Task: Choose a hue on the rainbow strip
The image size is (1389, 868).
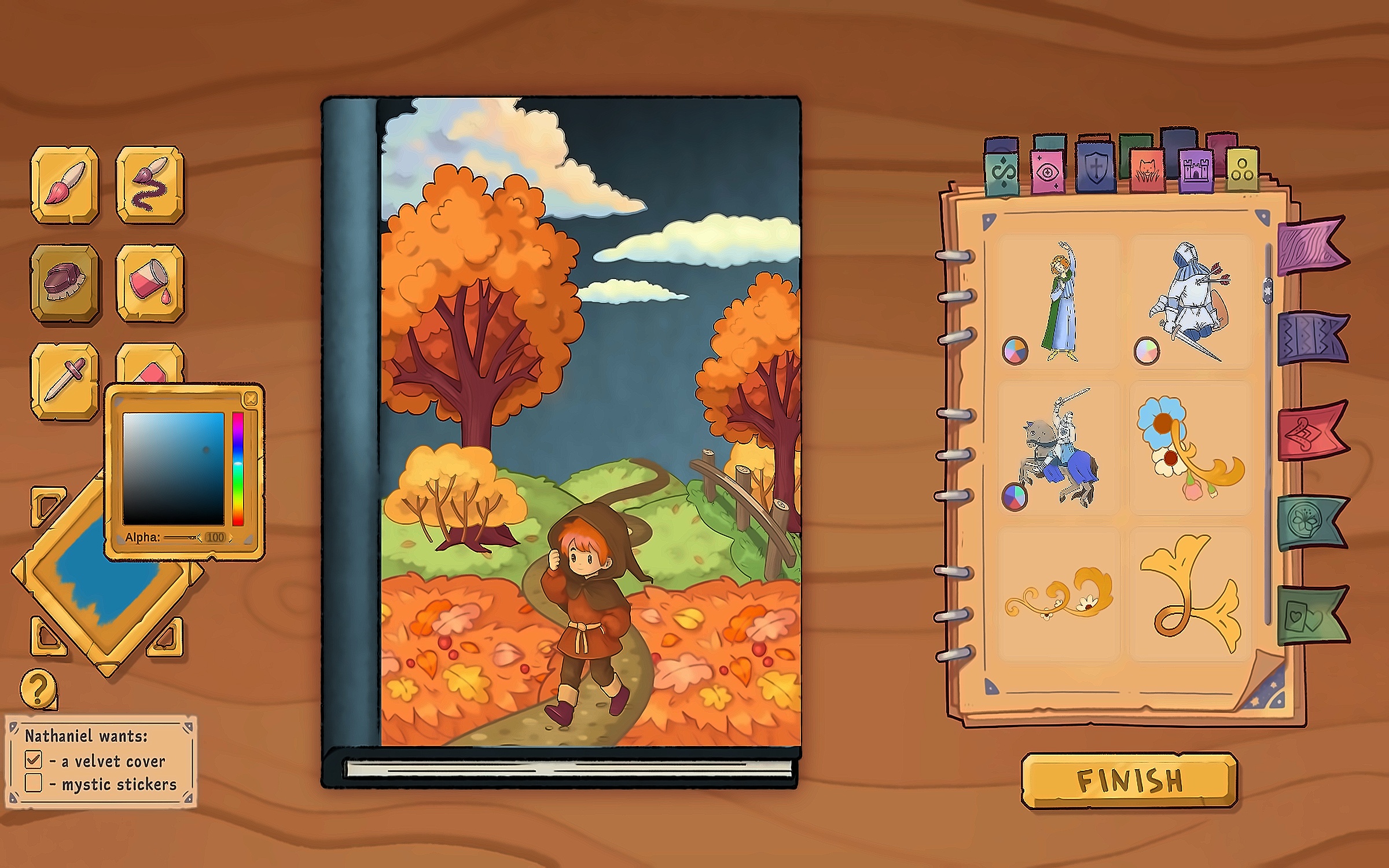Action: [x=237, y=469]
